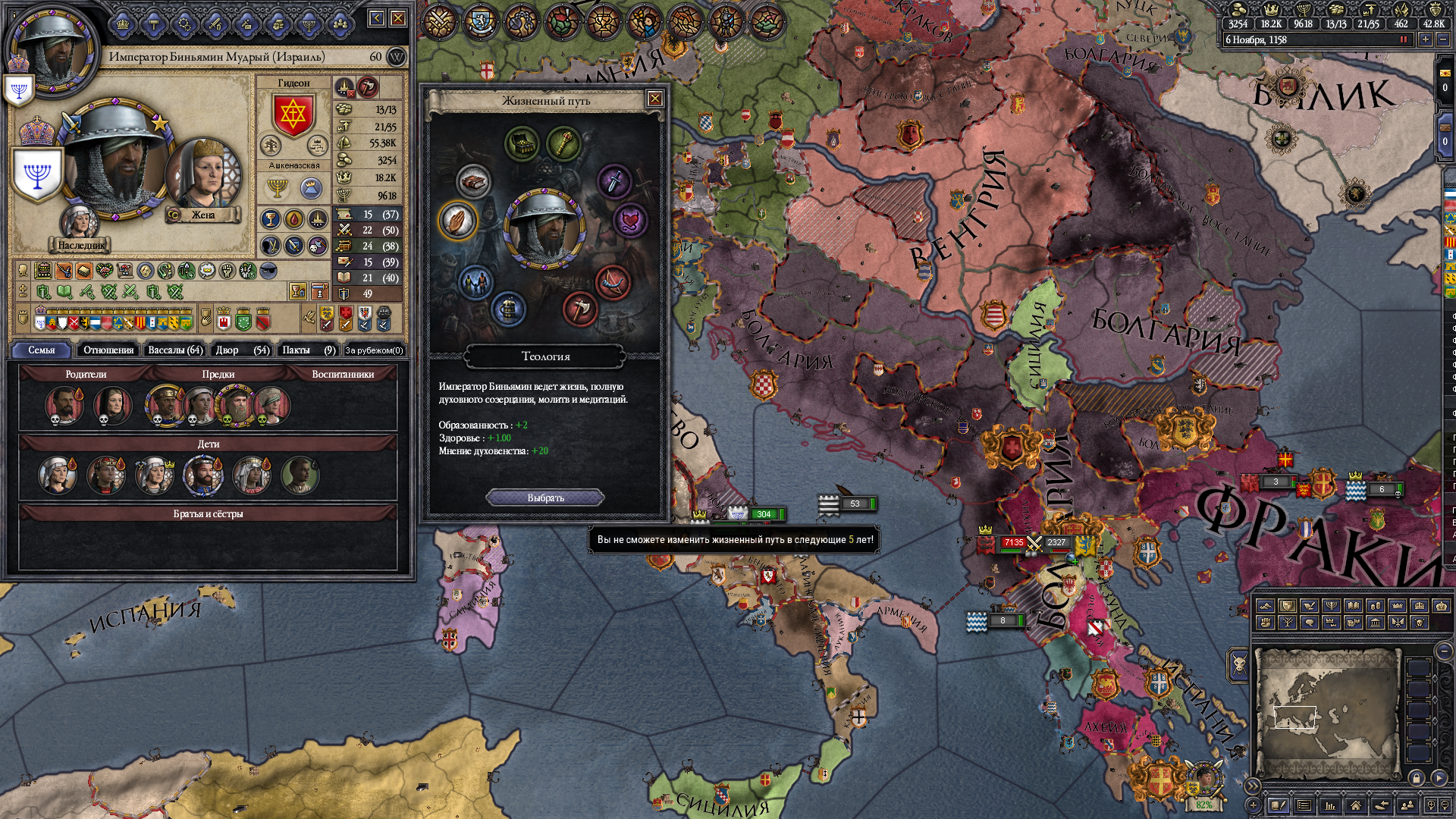1456x819 pixels.
Task: Increase game speed with the plus button
Action: pyautogui.click(x=1426, y=39)
